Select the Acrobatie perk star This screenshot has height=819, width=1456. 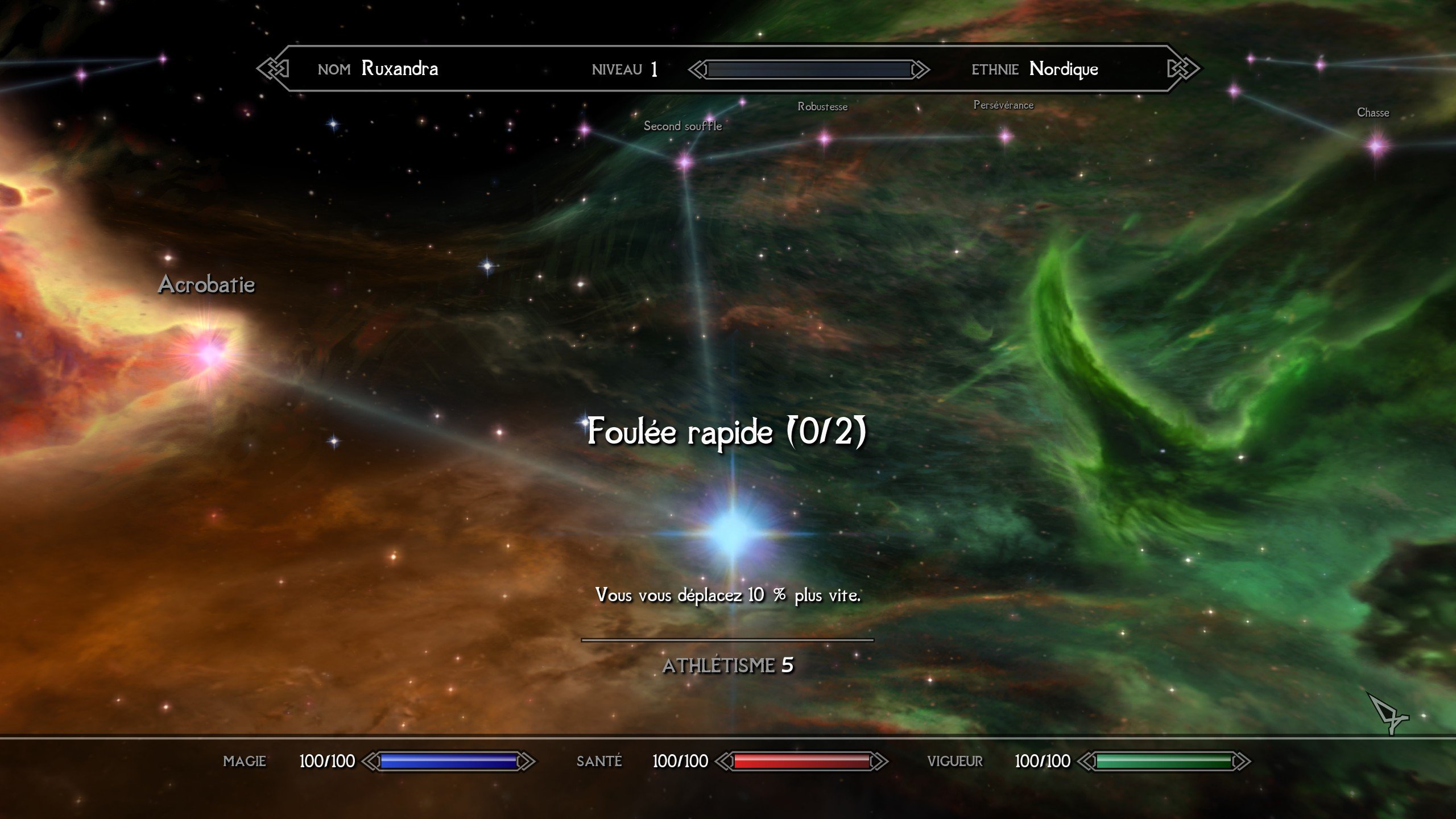(210, 354)
